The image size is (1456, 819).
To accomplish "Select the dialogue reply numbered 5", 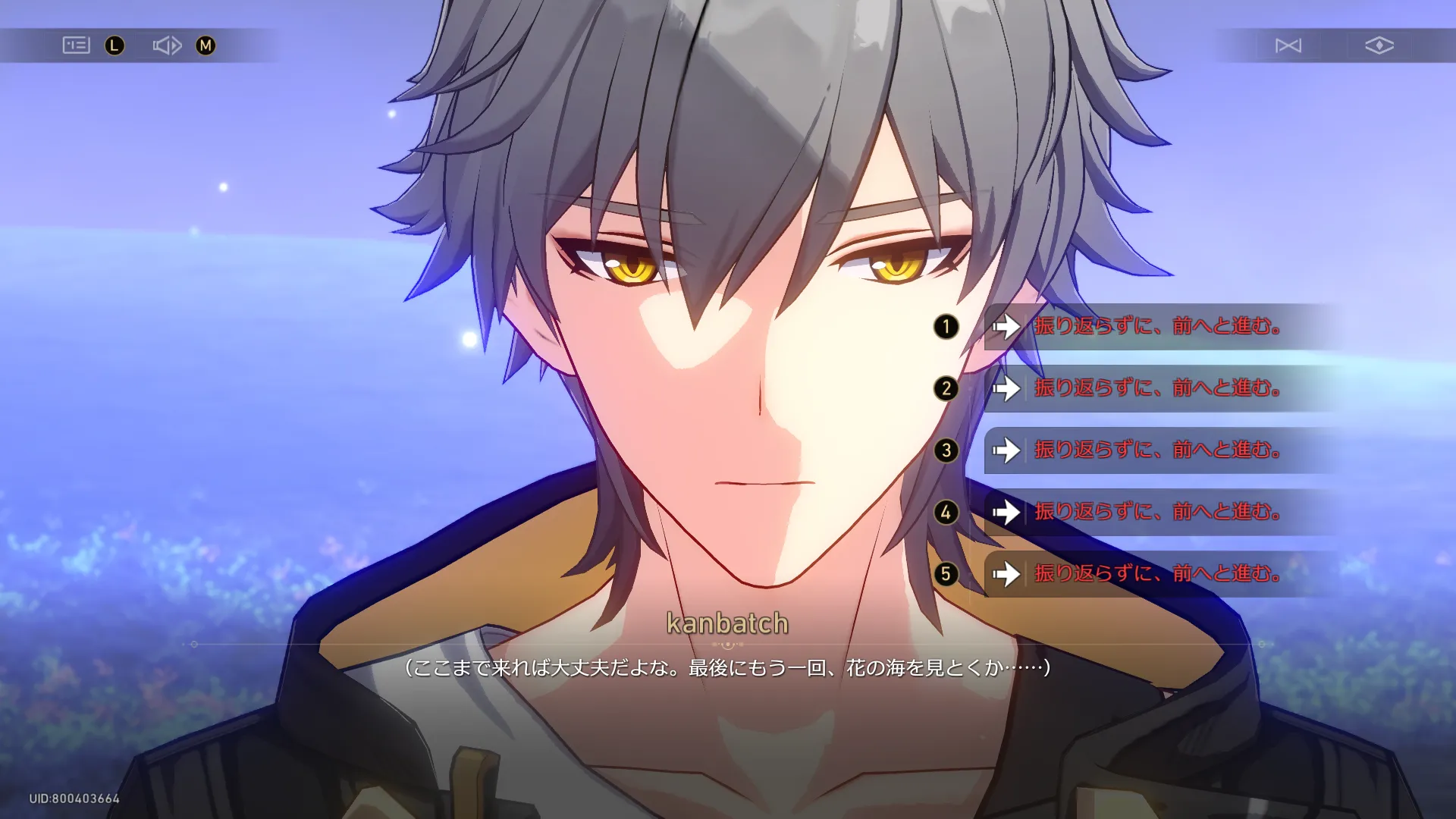I will coord(1156,574).
